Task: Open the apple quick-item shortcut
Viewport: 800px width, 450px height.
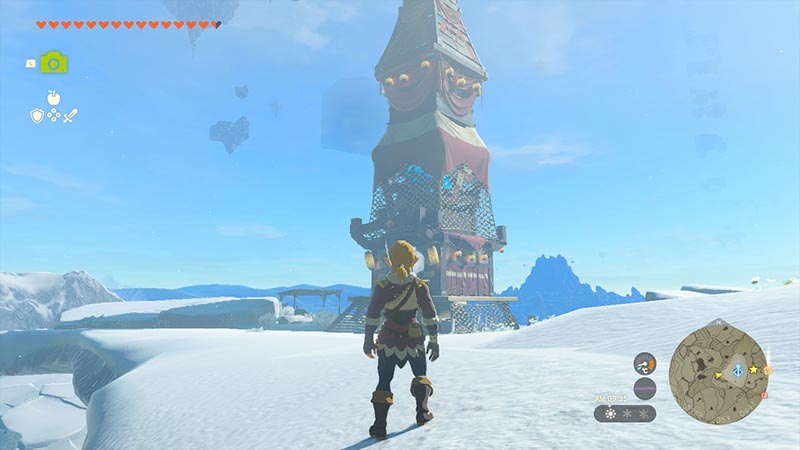Action: pyautogui.click(x=53, y=98)
